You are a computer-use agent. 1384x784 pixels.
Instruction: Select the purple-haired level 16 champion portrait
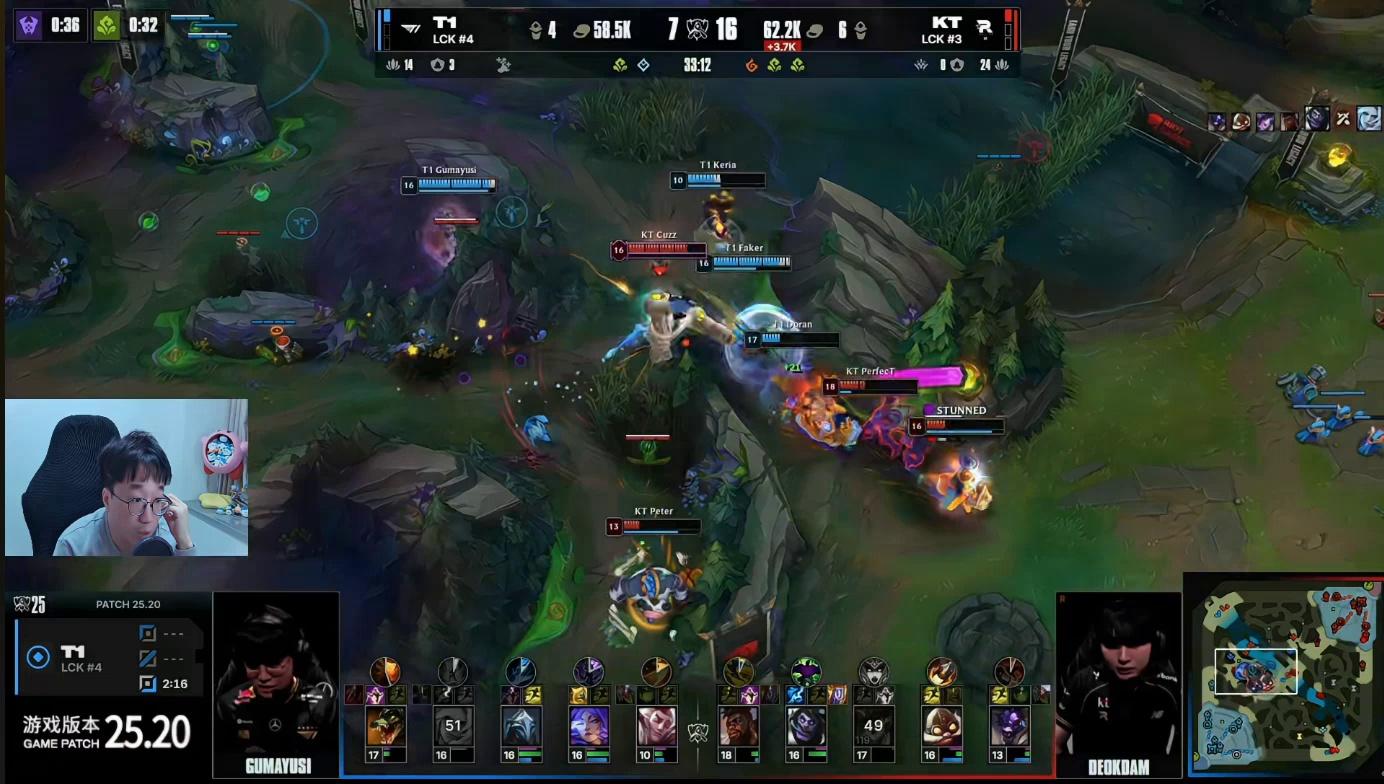pos(588,726)
